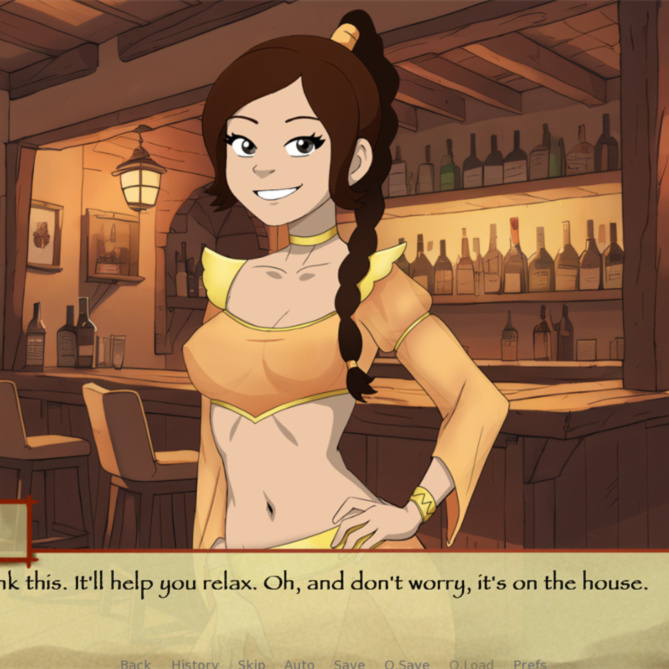Activate Skip to fast-forward dialogue
Image resolution: width=669 pixels, height=669 pixels.
(x=251, y=663)
